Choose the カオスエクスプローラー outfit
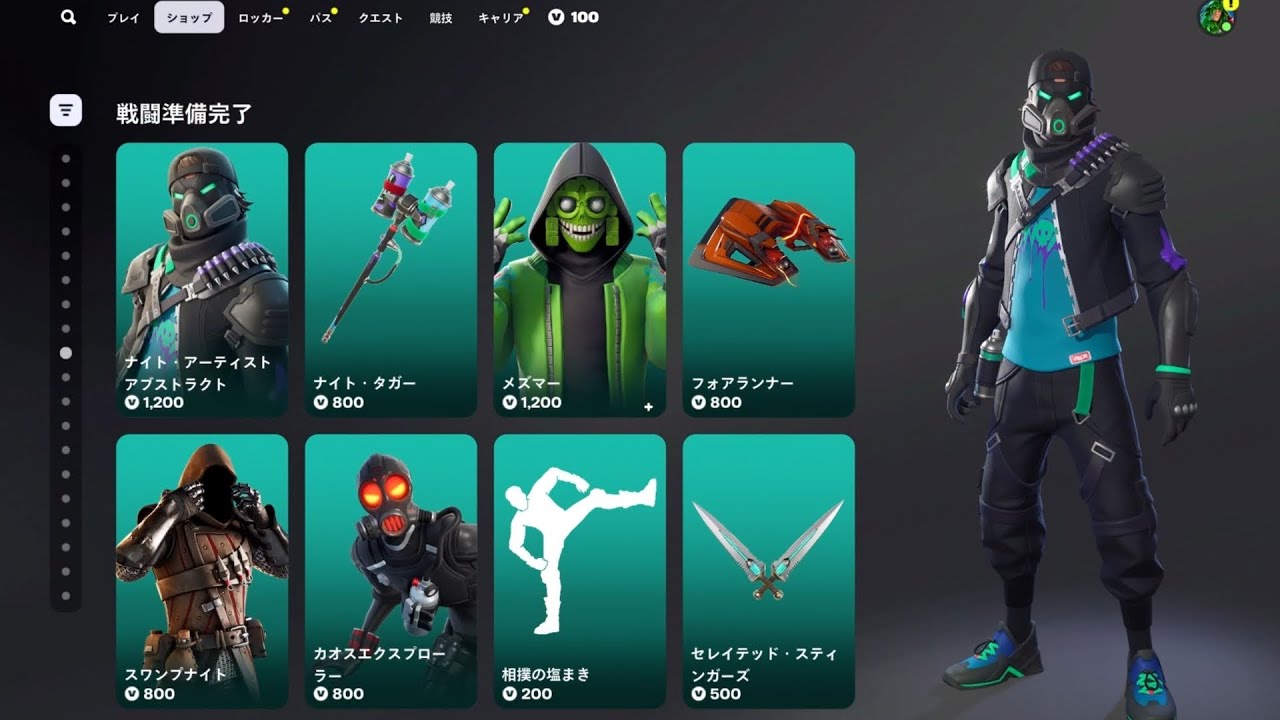The width and height of the screenshot is (1280, 720). point(391,570)
